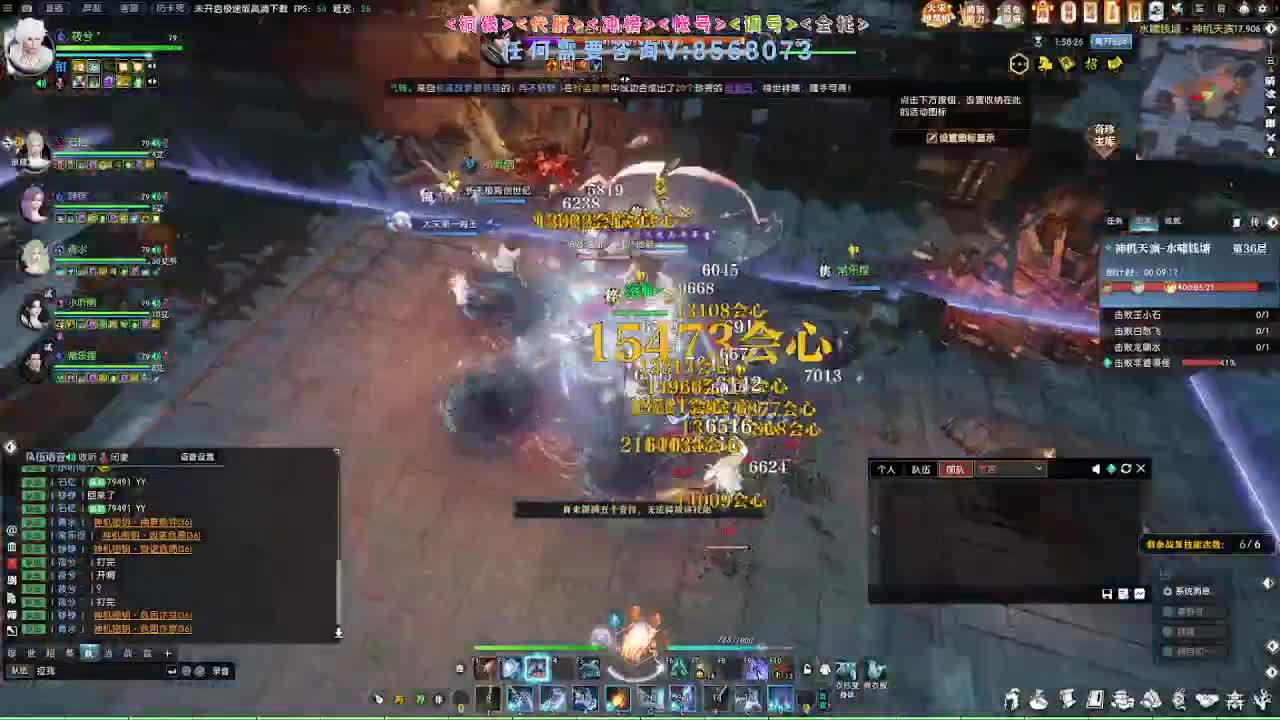Screen dimensions: 1280x720
Task: Switch to the 个人 chat tab
Action: click(x=888, y=469)
